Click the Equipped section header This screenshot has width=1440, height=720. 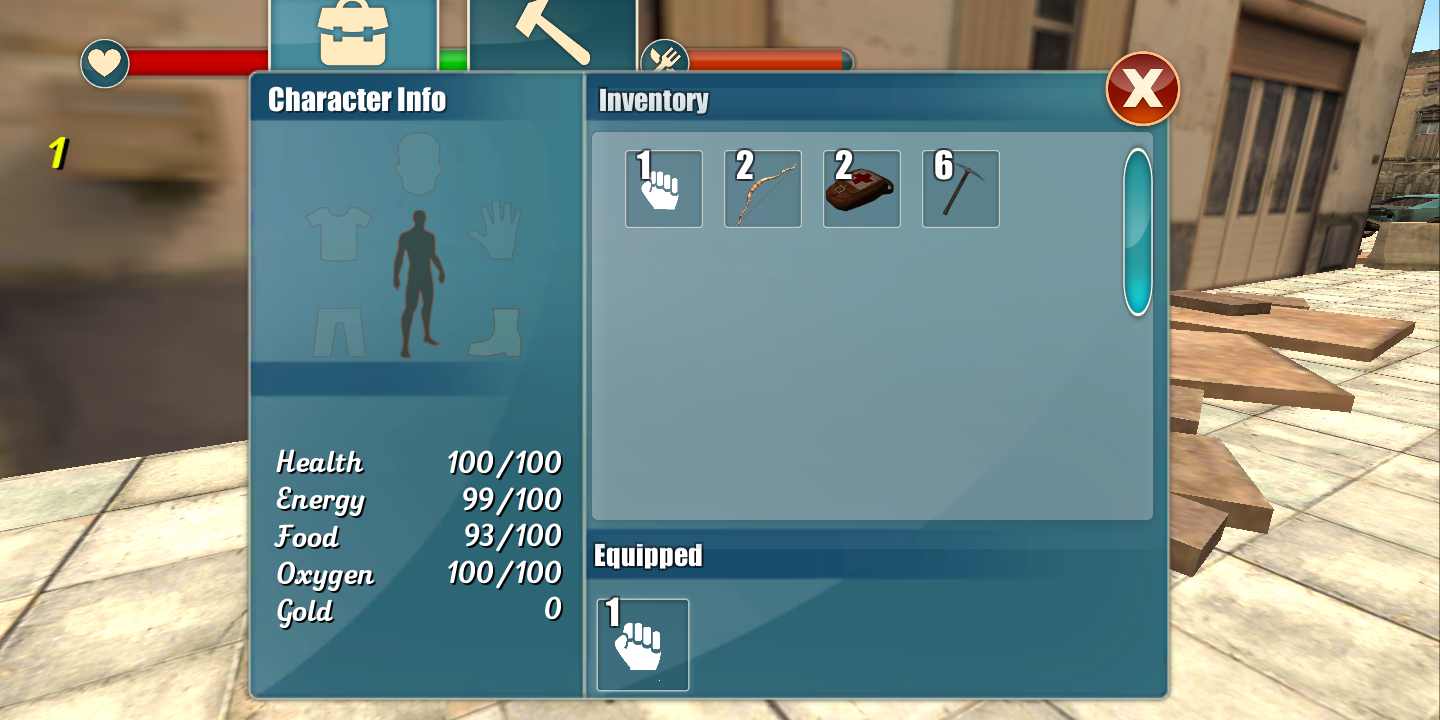click(x=648, y=556)
